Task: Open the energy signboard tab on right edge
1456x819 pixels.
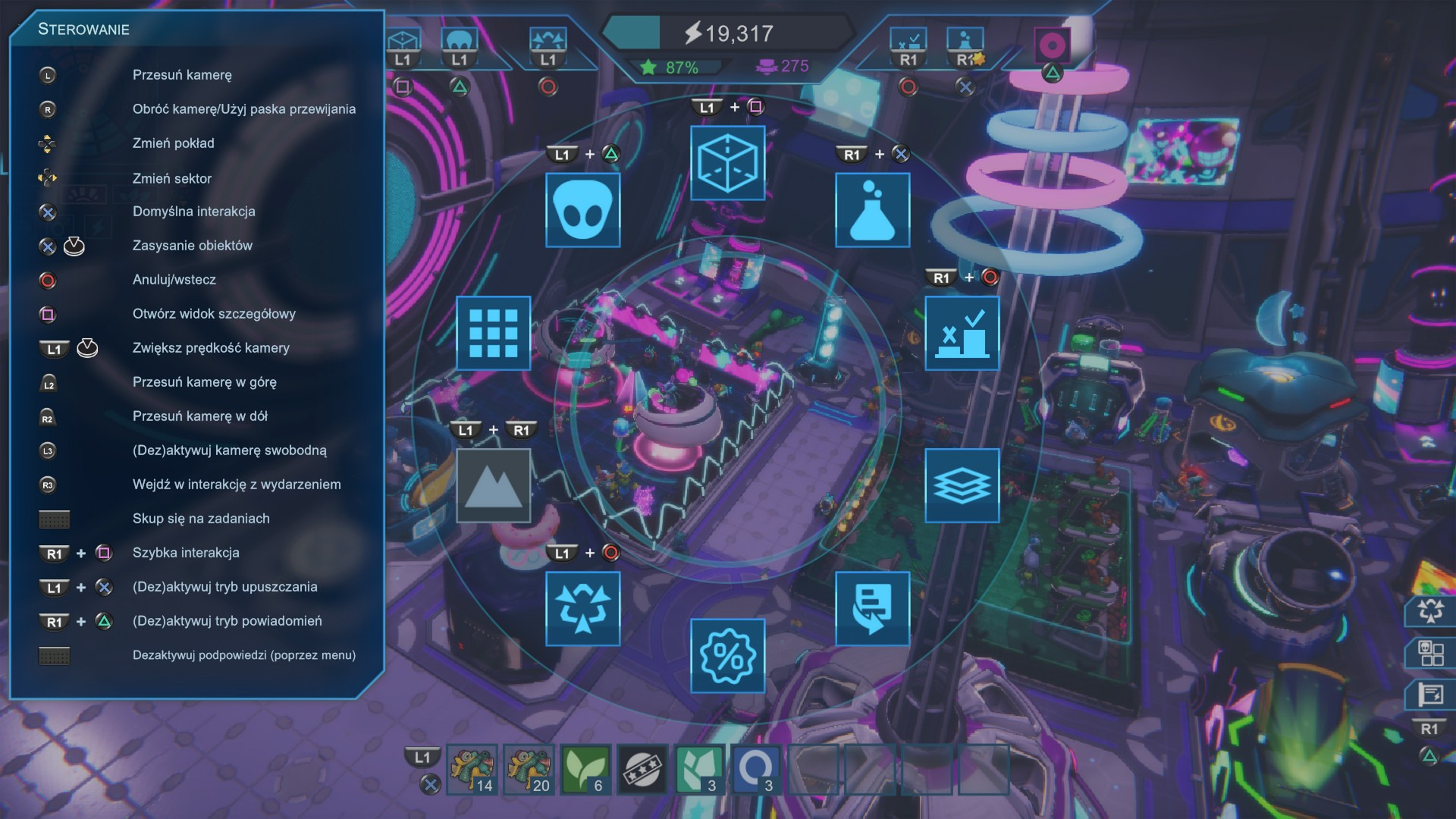Action: (x=1430, y=695)
